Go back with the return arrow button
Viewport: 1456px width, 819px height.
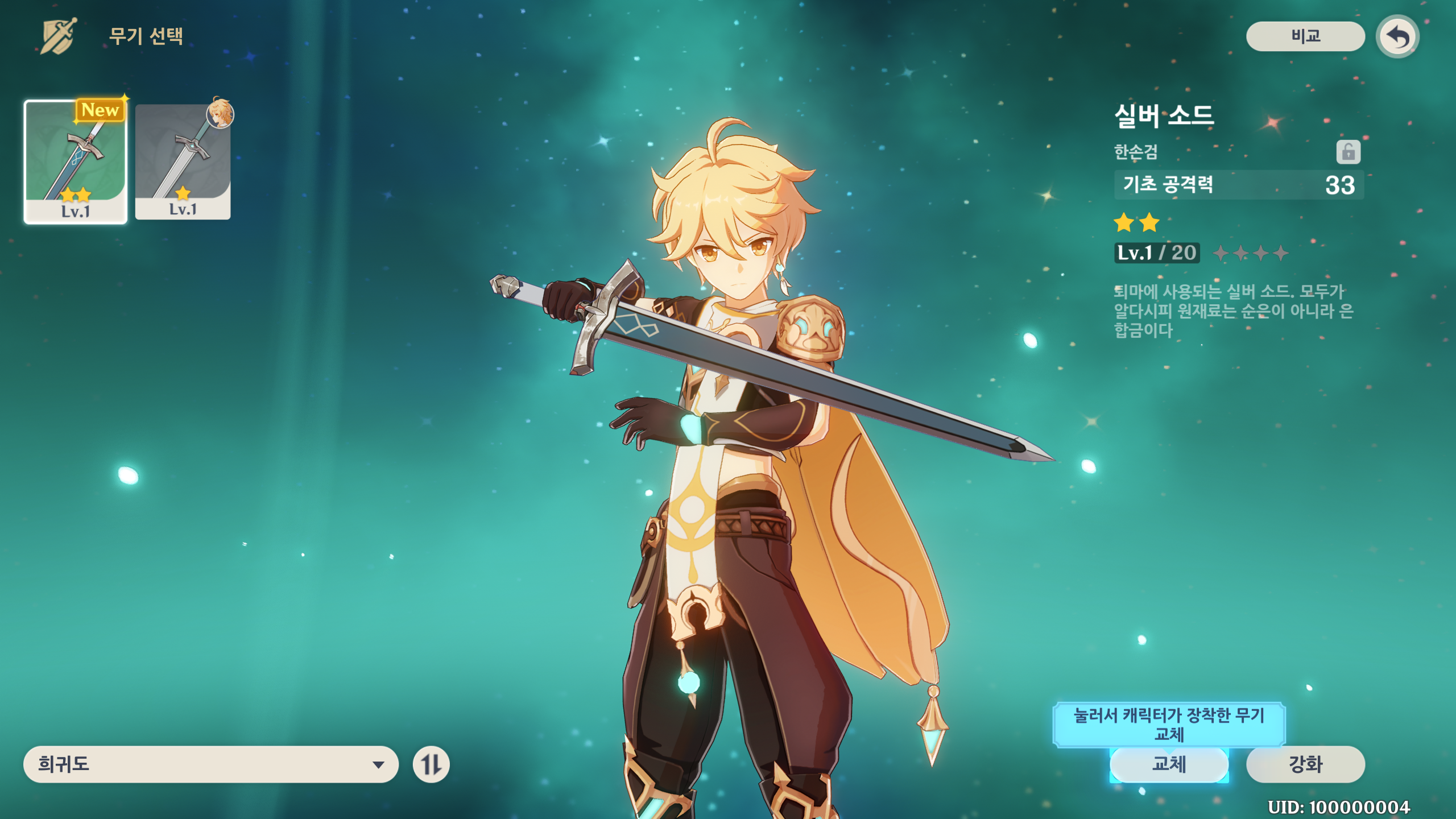(x=1397, y=38)
